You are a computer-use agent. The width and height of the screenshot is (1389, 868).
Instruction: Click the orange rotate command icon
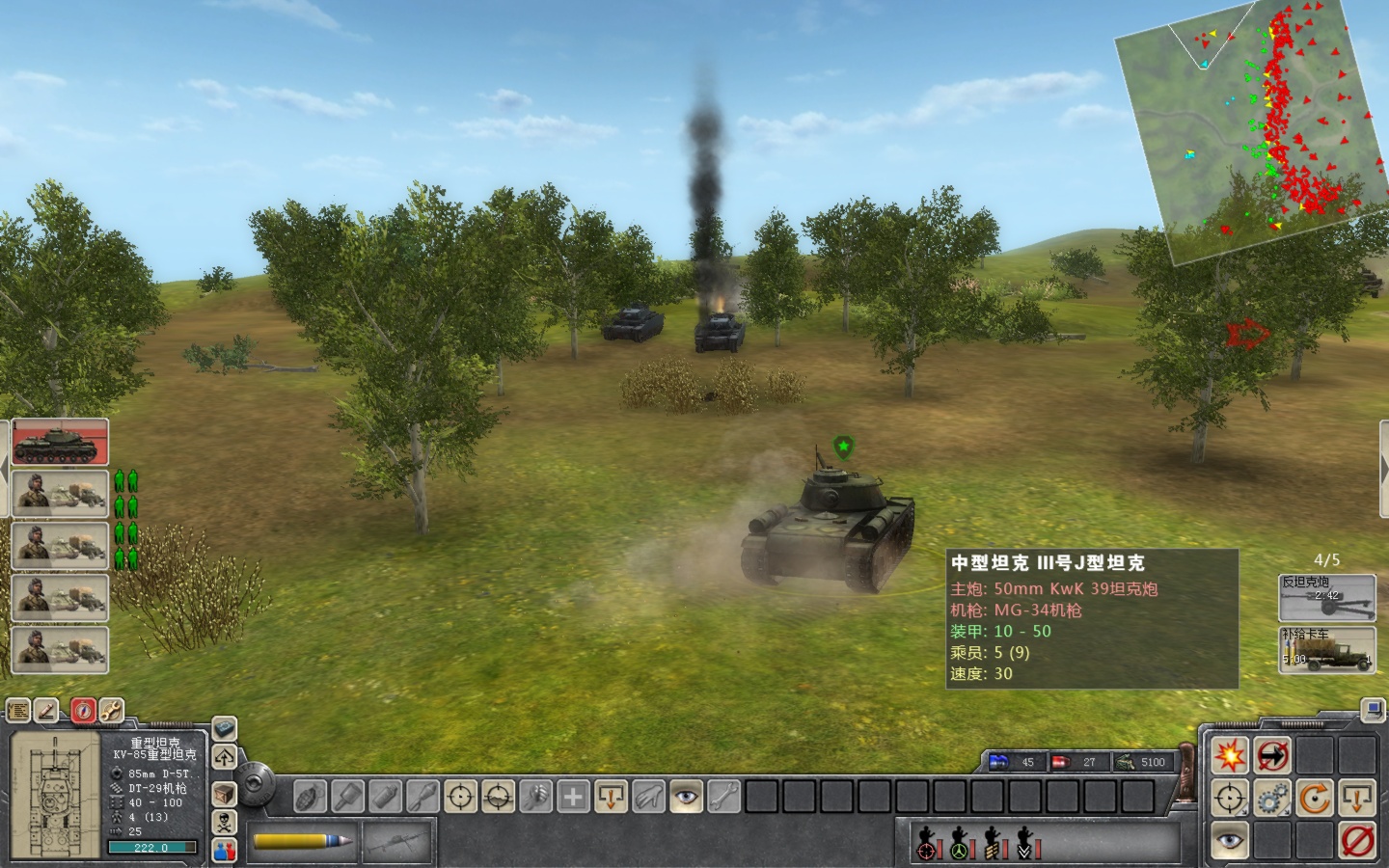(x=1314, y=798)
